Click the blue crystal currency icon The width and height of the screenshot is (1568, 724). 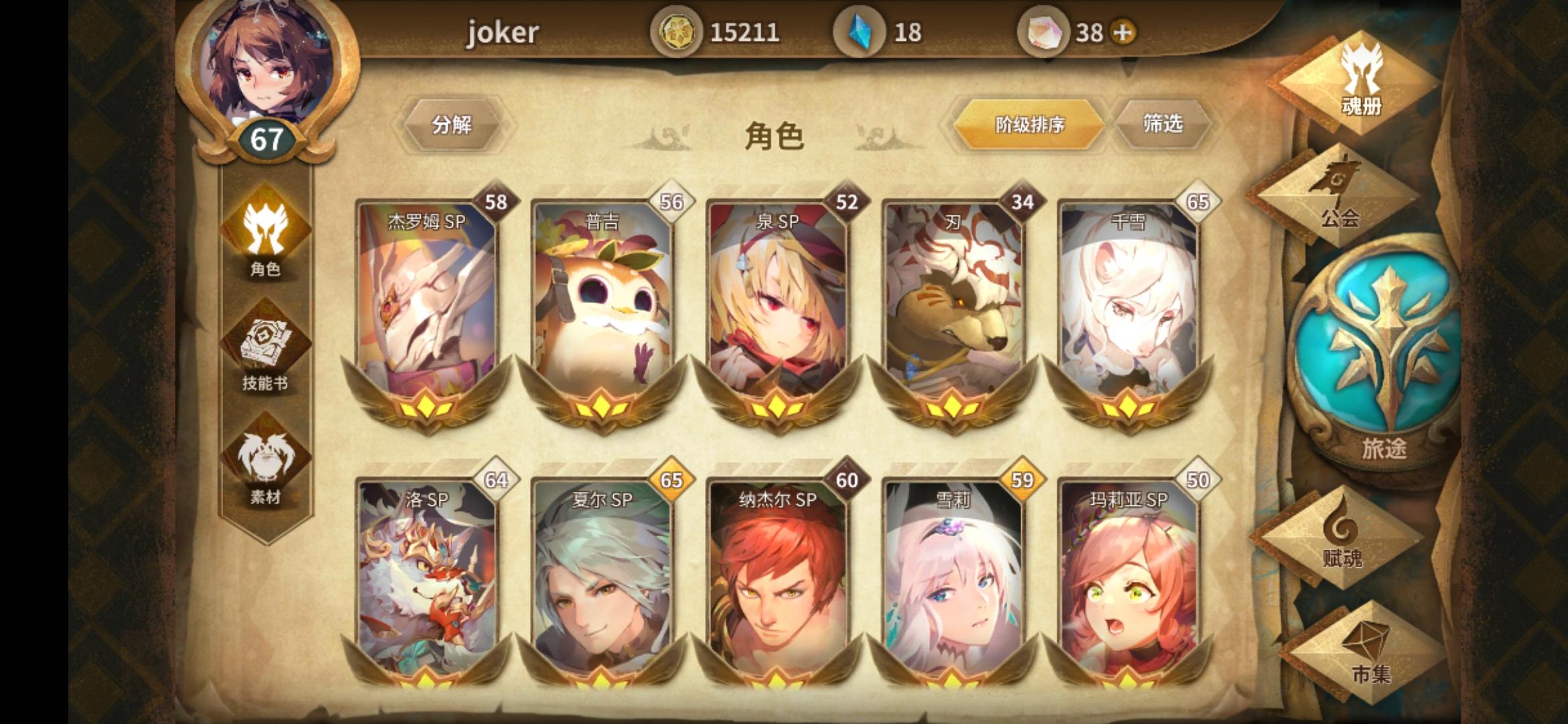861,32
